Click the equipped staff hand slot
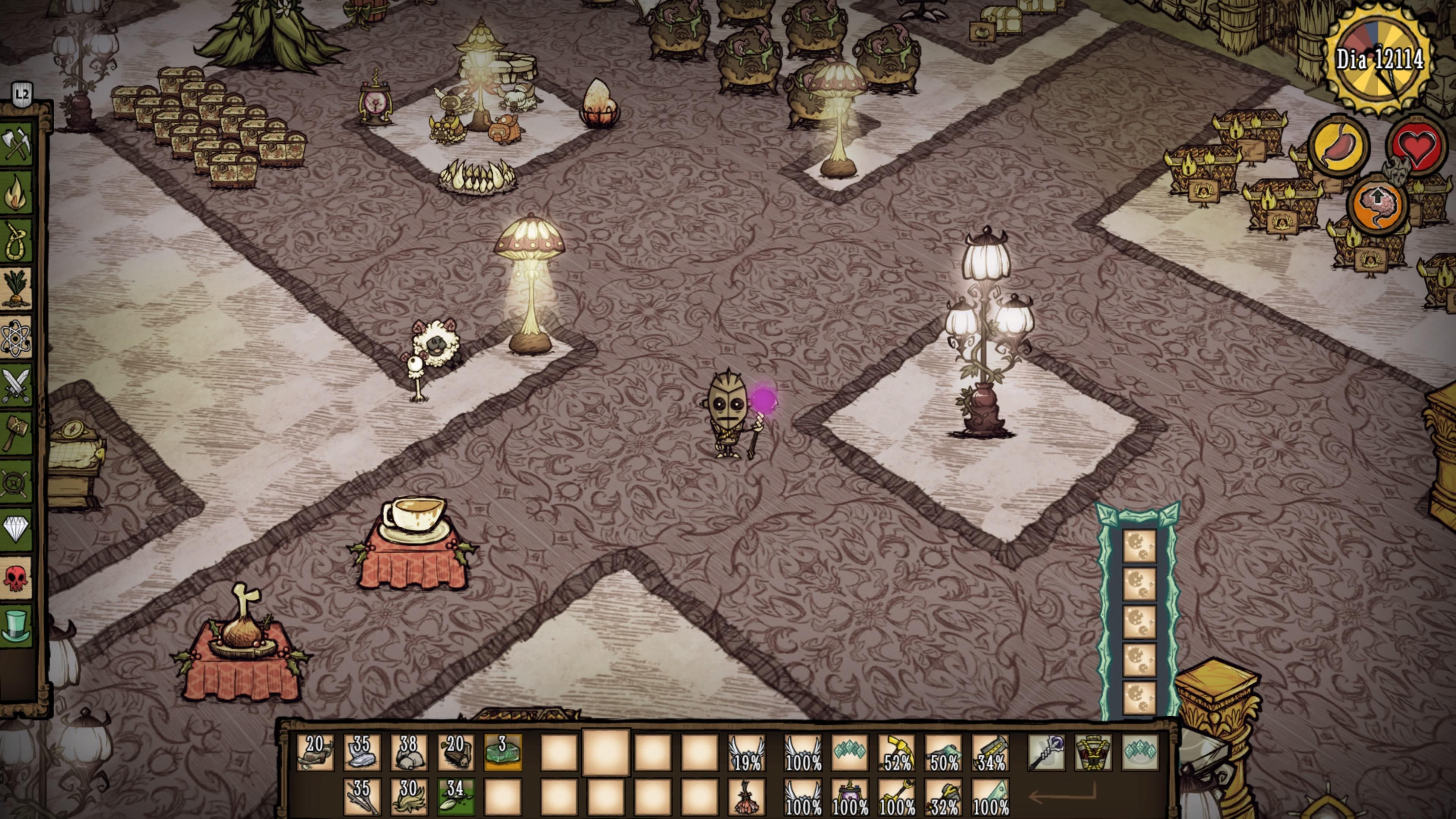Image resolution: width=1456 pixels, height=819 pixels. click(1046, 753)
